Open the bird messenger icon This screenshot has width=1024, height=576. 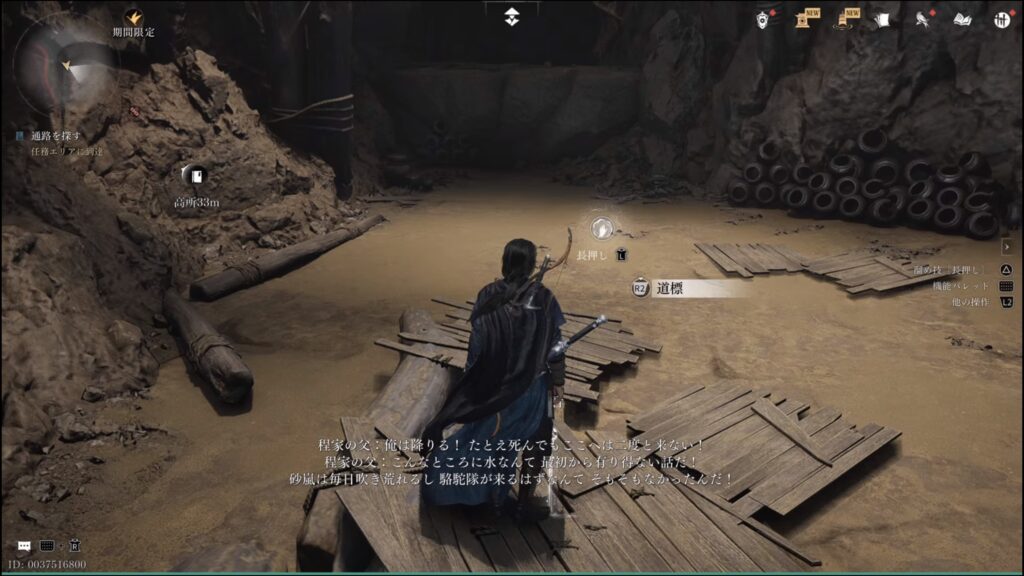pos(923,19)
